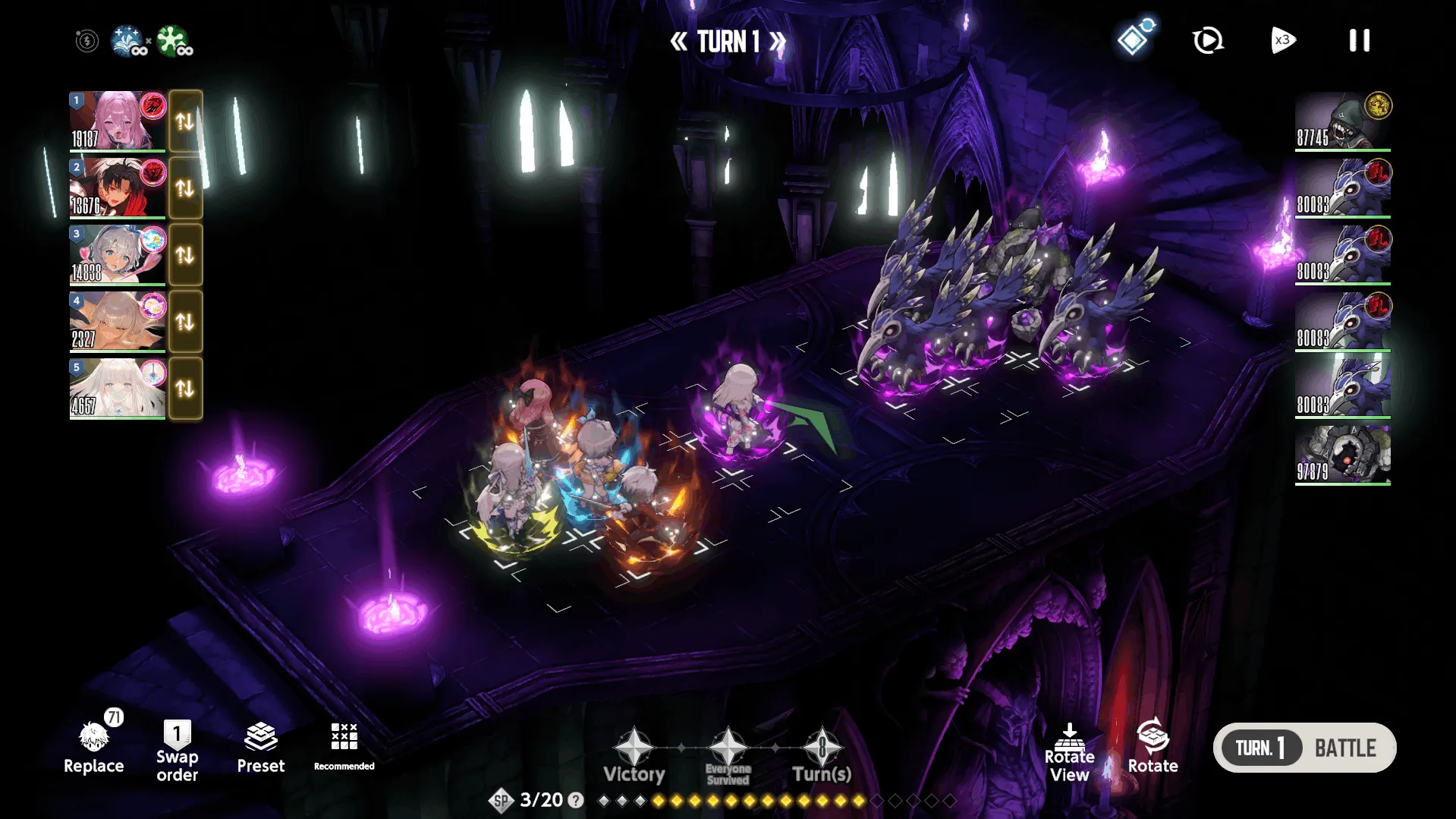1456x819 pixels.
Task: Apply the Recommended formation
Action: coord(344,746)
